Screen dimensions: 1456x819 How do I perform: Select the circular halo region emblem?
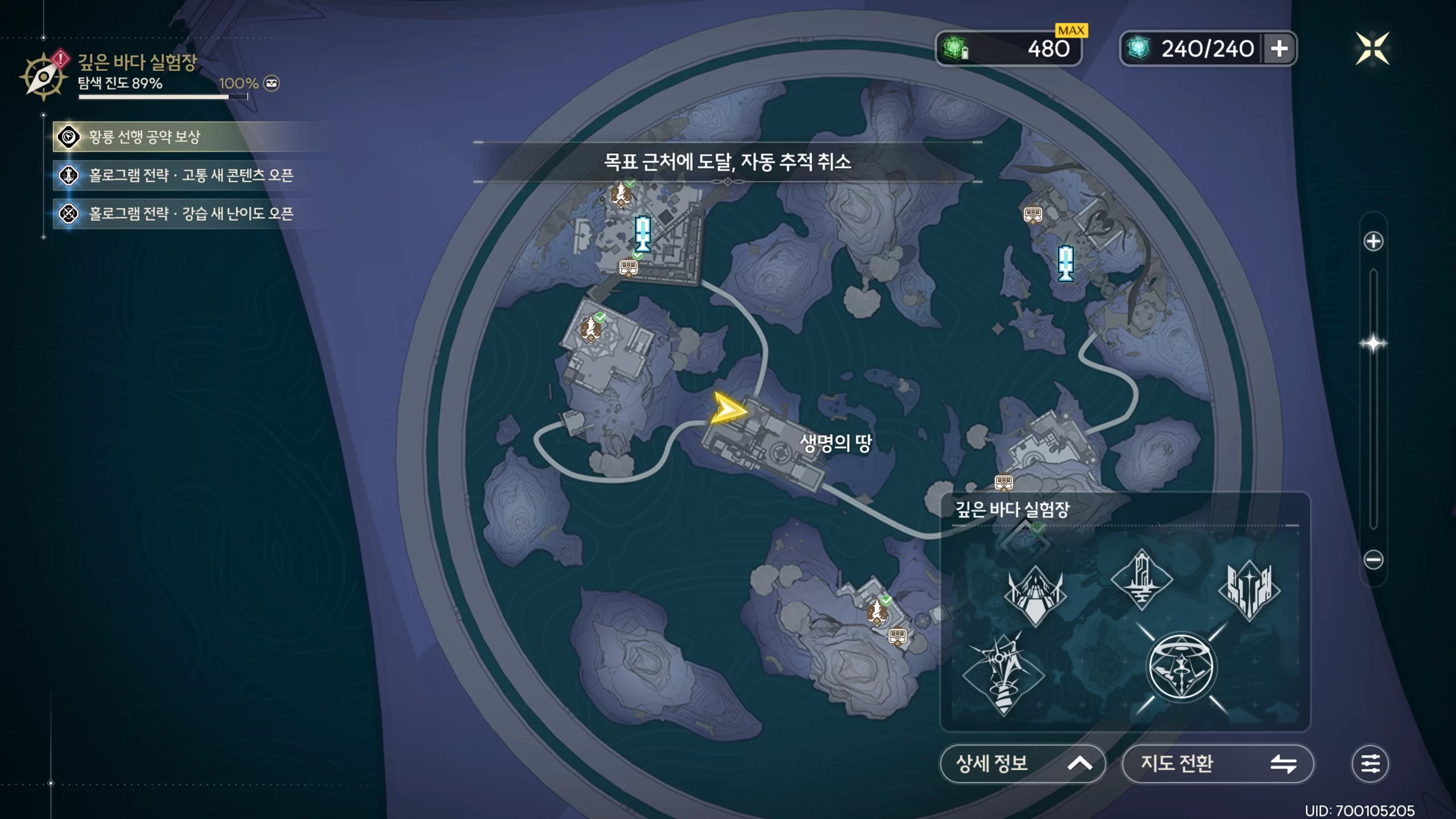[1181, 667]
